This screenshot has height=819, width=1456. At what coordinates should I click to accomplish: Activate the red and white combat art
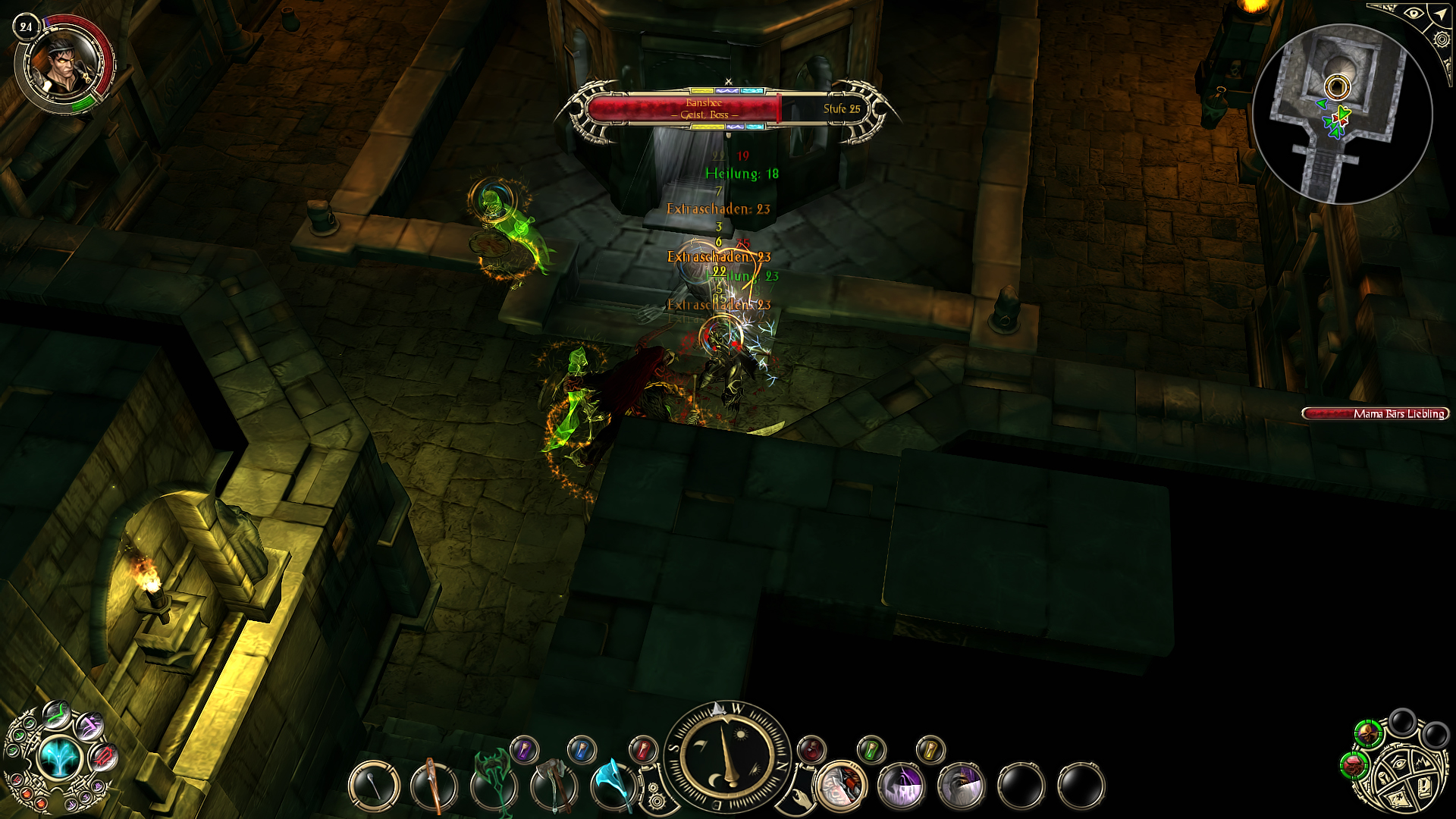(x=841, y=786)
